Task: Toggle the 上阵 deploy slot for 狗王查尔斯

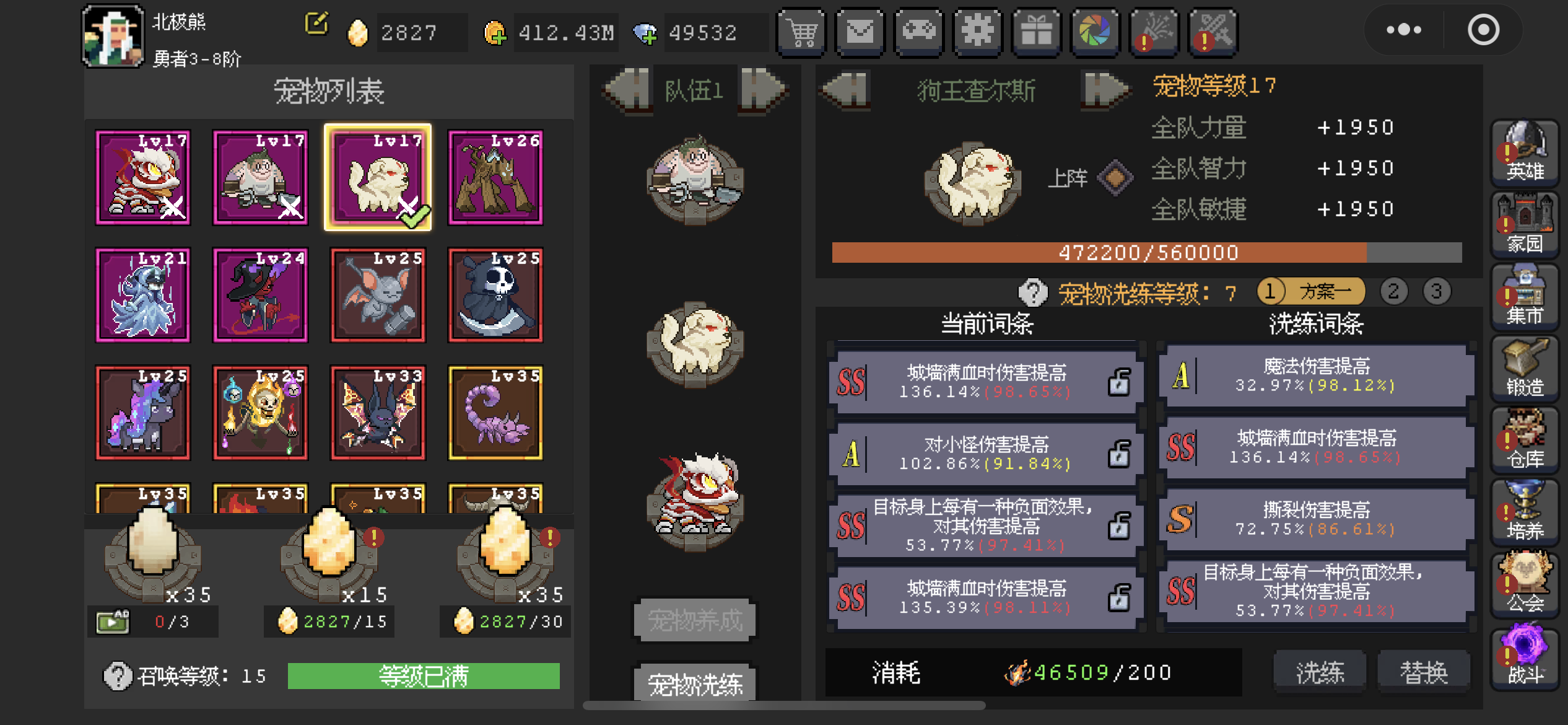Action: click(1114, 178)
